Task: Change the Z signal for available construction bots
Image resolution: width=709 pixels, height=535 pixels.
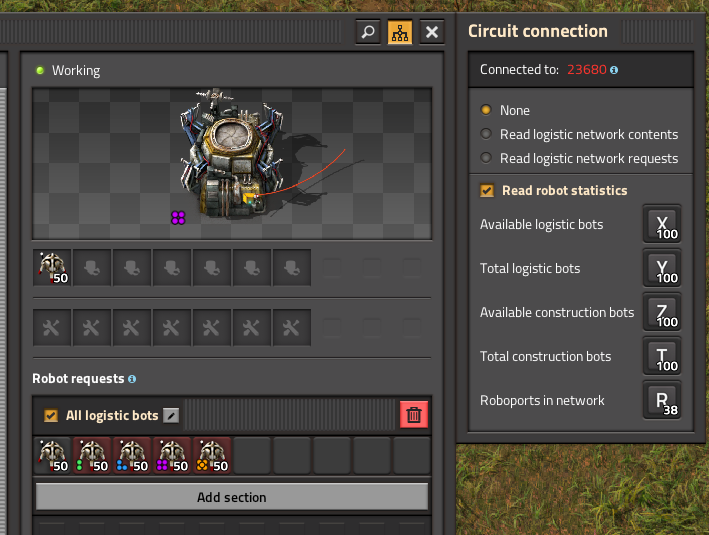Action: (x=662, y=313)
